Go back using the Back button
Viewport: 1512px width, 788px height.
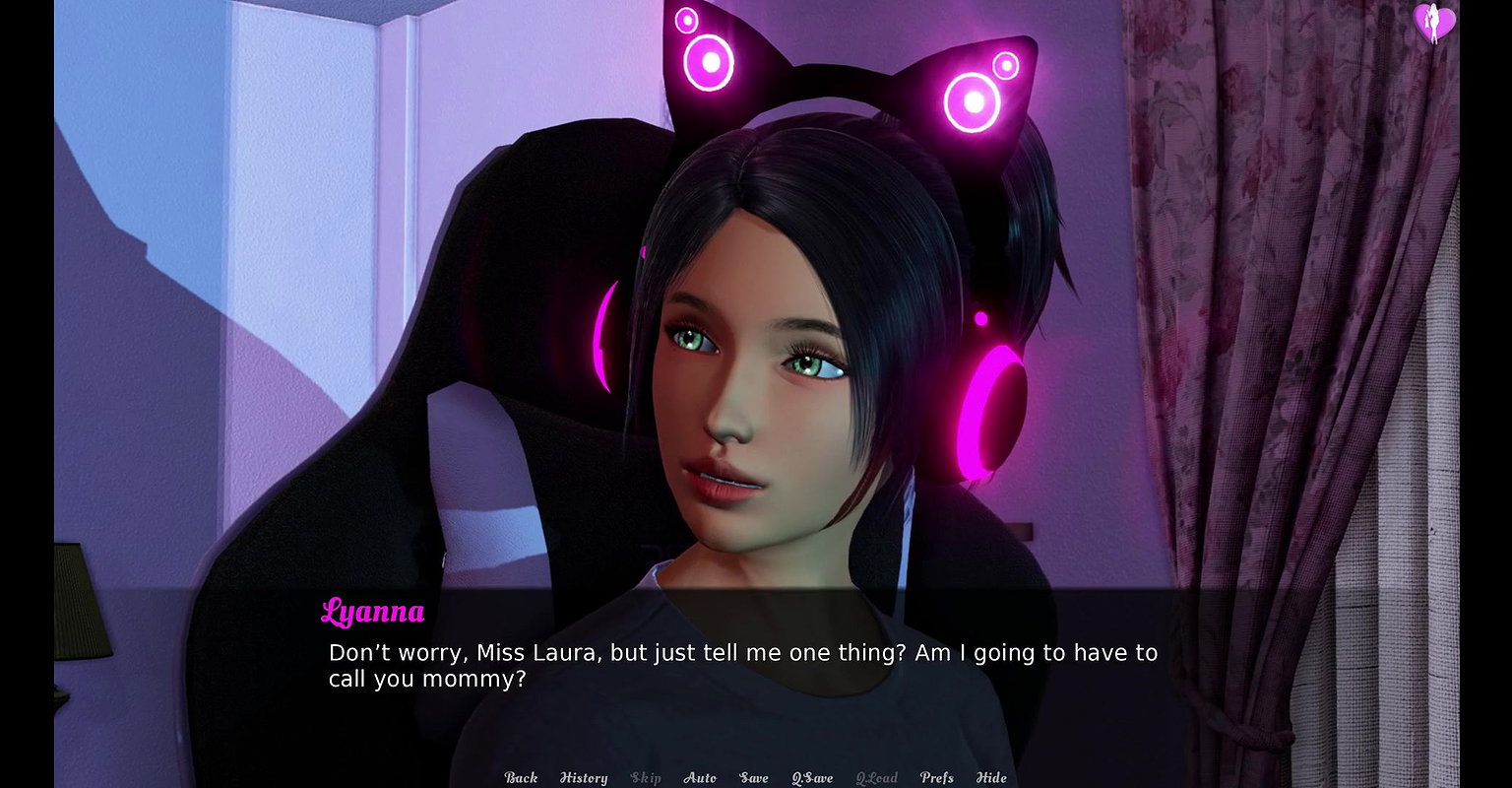coord(521,777)
